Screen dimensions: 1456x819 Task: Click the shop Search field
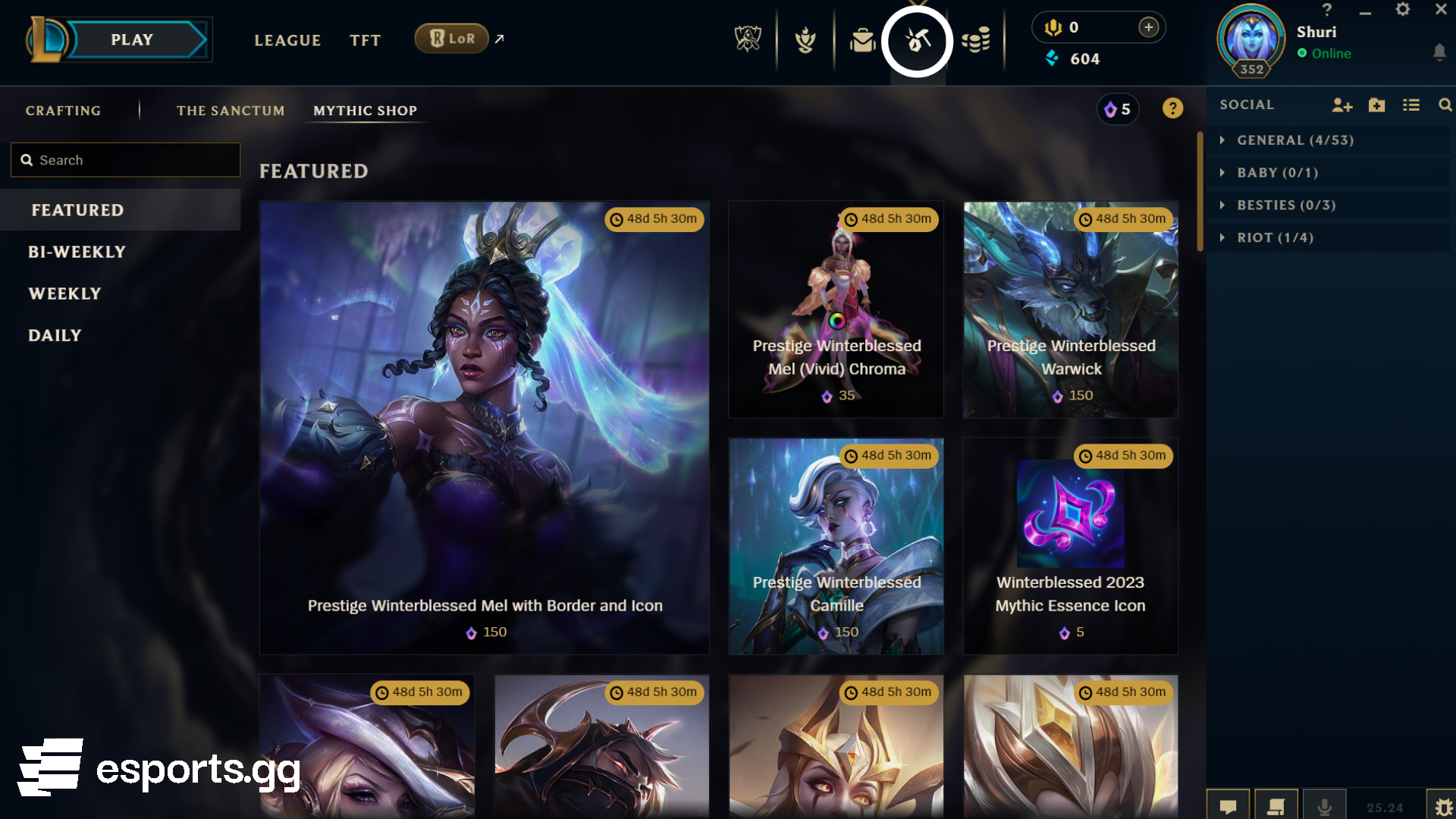(x=126, y=160)
